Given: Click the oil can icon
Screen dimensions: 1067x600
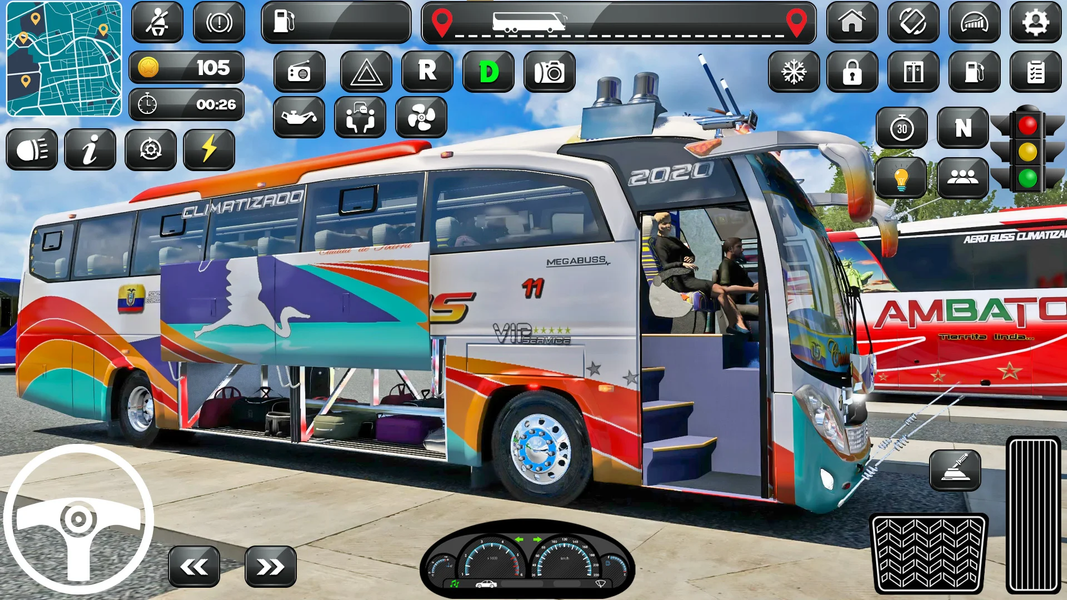Looking at the screenshot, I should click(x=299, y=117).
